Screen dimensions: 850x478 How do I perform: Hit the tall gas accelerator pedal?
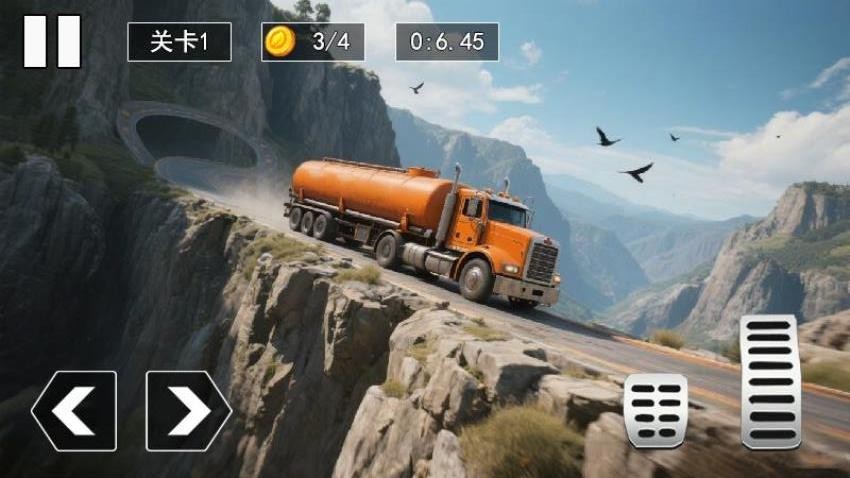pyautogui.click(x=769, y=381)
